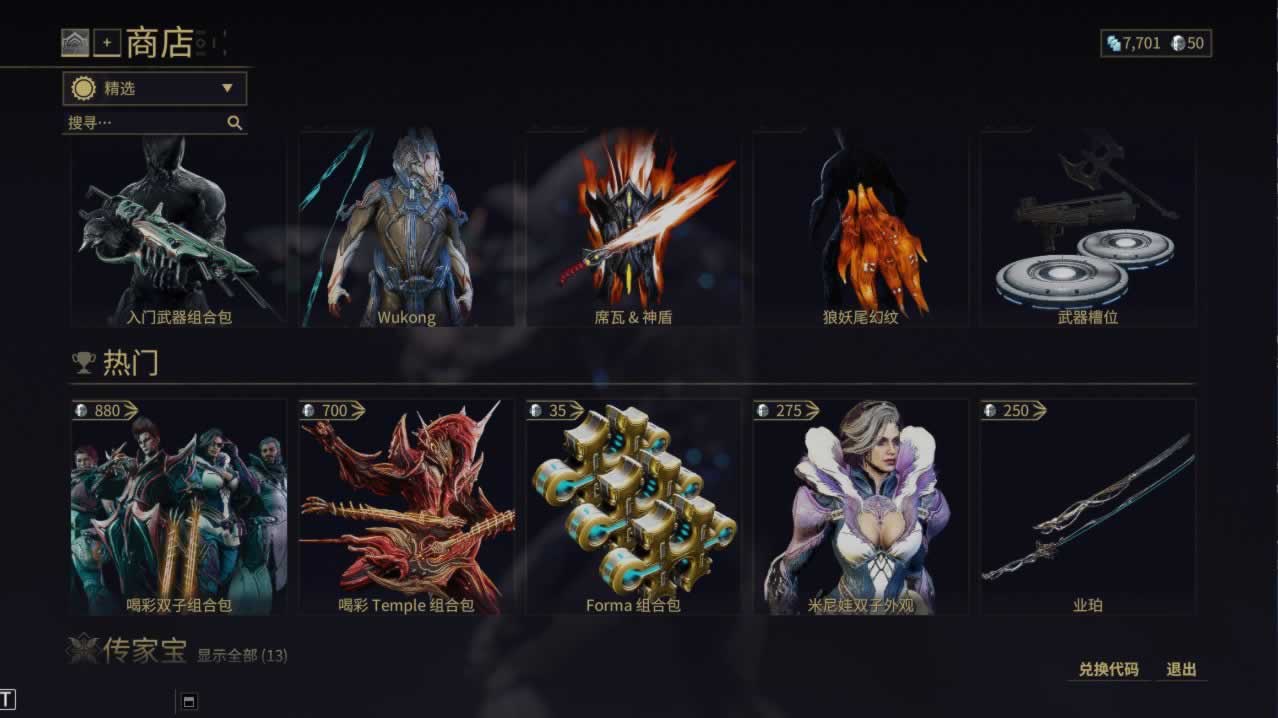1278x718 pixels.
Task: Click the plus icon next to 商店
Action: [x=107, y=43]
